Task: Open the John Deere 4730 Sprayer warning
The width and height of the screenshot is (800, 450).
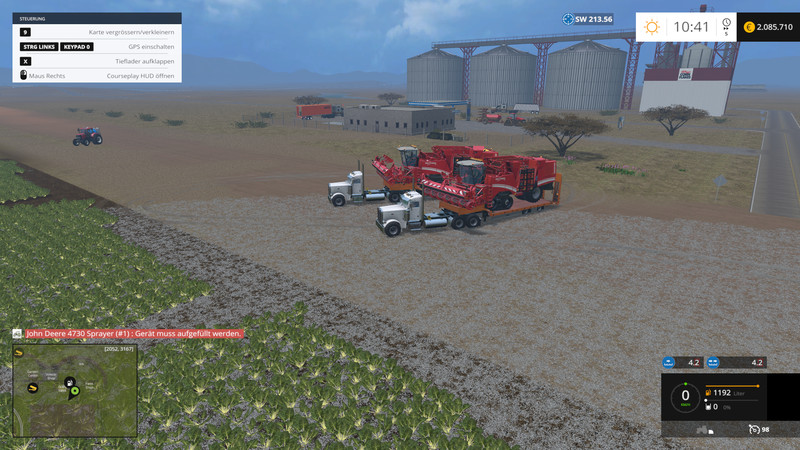Action: point(132,333)
